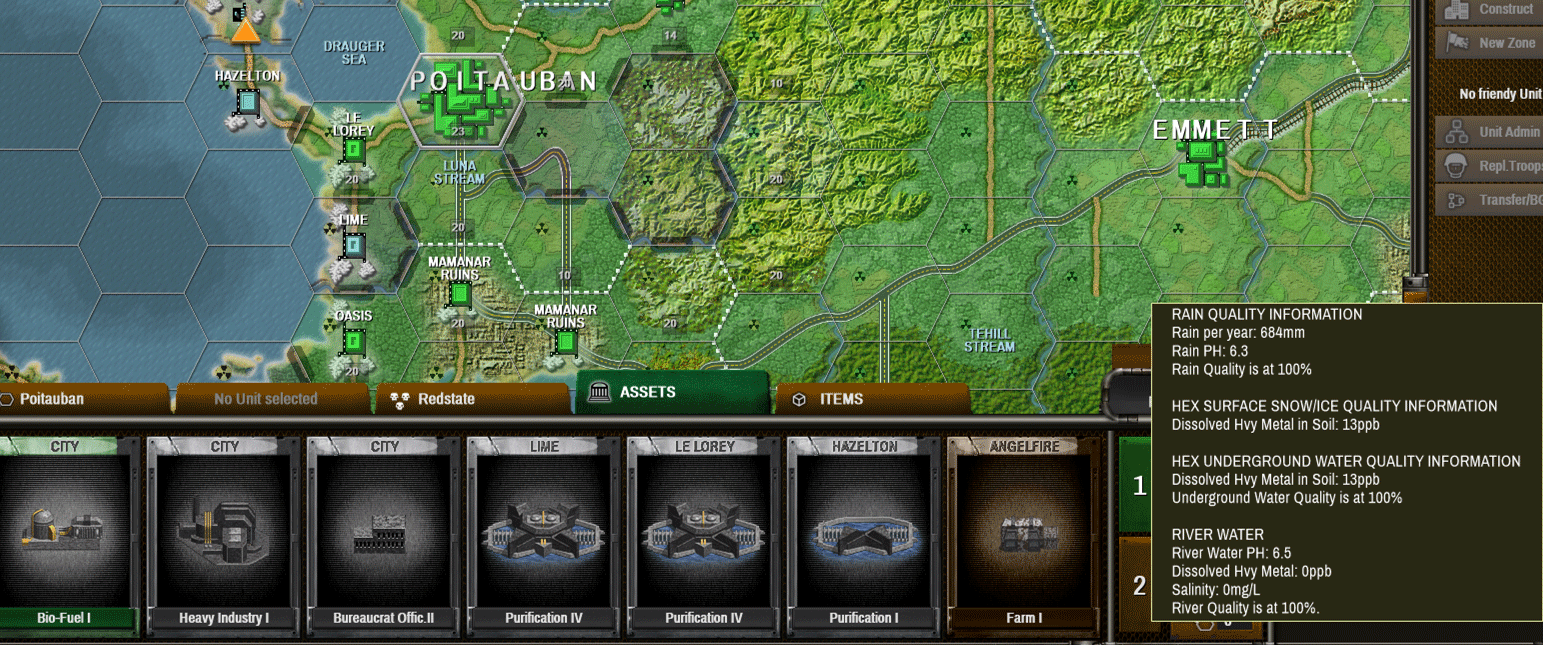This screenshot has width=1543, height=645.
Task: Select the Bio-Fuel I asset card
Action: point(64,535)
